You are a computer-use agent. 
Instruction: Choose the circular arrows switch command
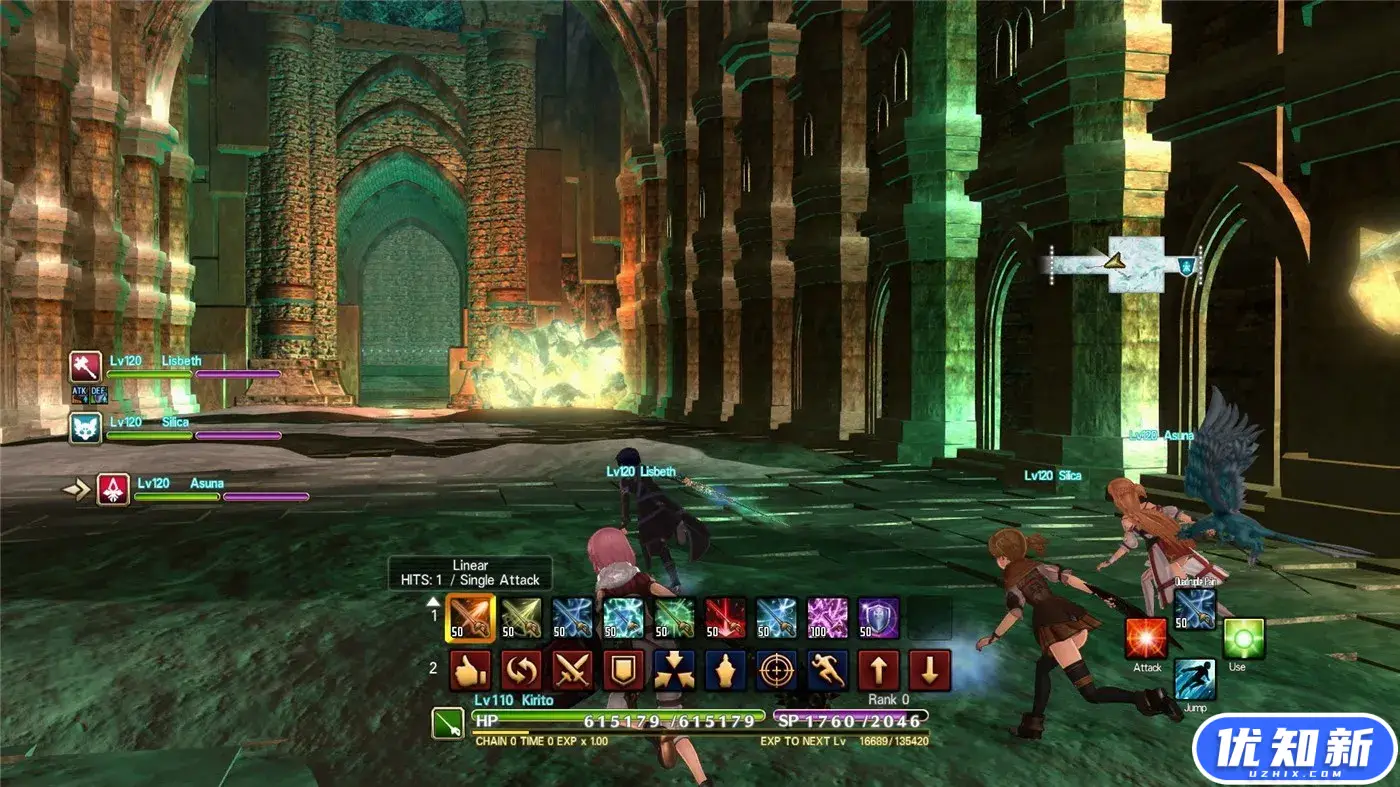click(521, 671)
